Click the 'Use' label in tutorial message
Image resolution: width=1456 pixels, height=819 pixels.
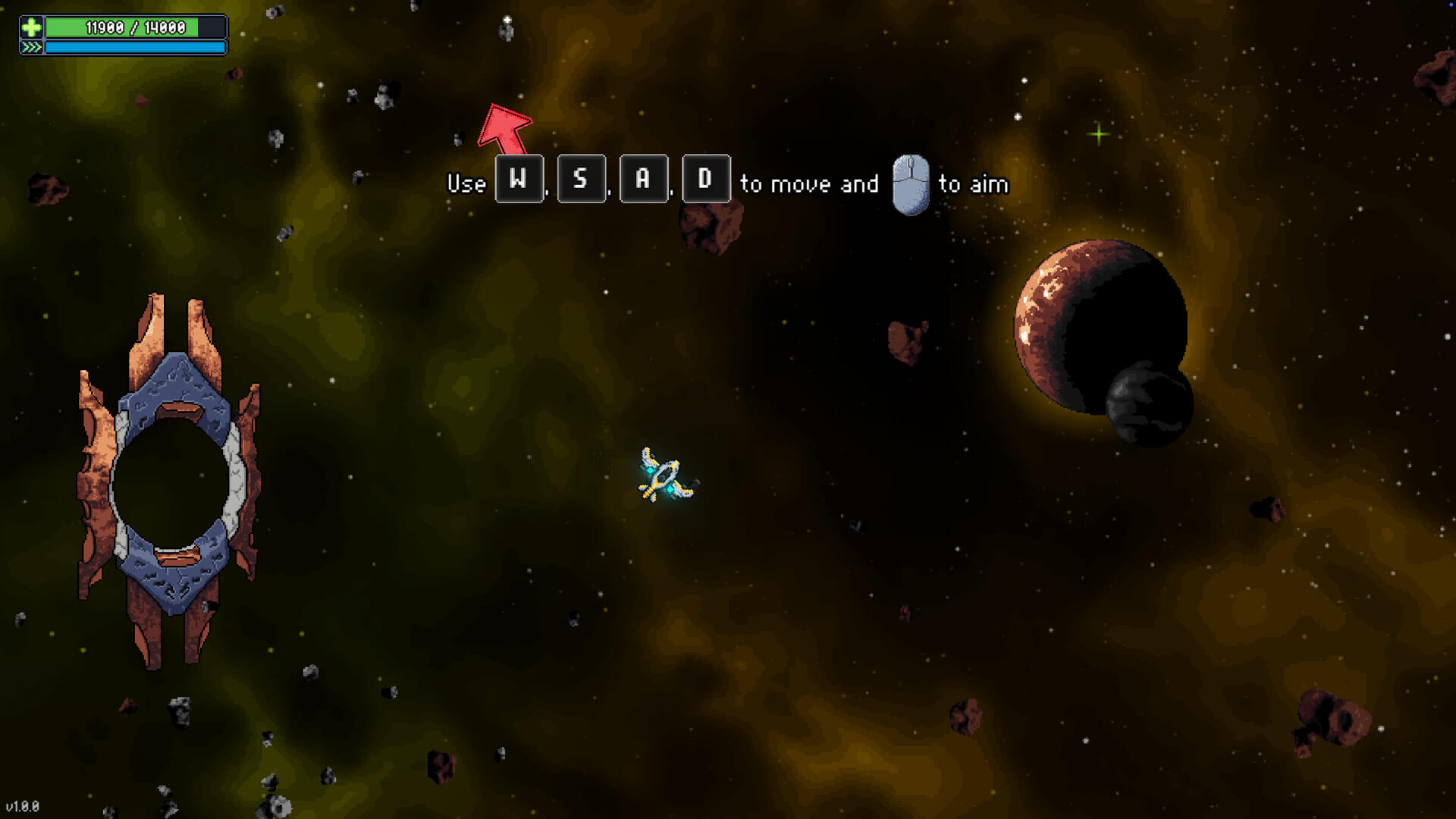point(466,184)
